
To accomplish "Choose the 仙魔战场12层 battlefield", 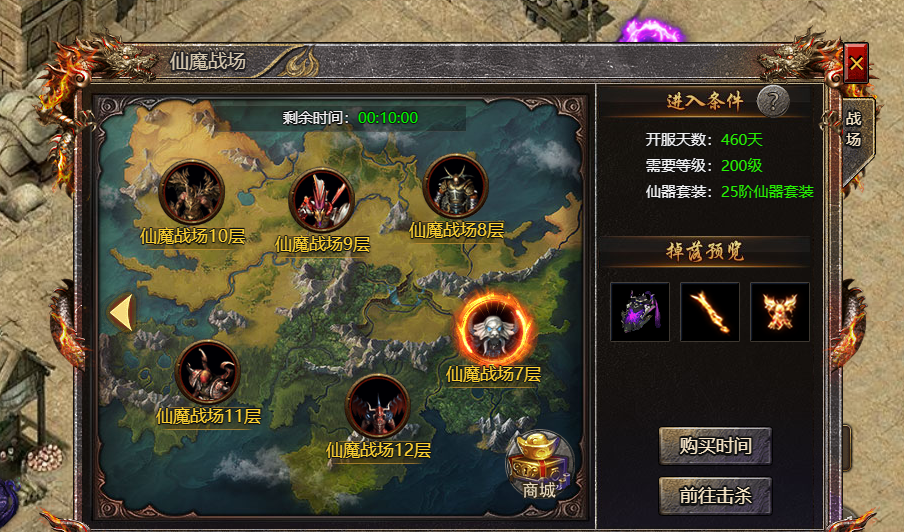I will pos(377,405).
